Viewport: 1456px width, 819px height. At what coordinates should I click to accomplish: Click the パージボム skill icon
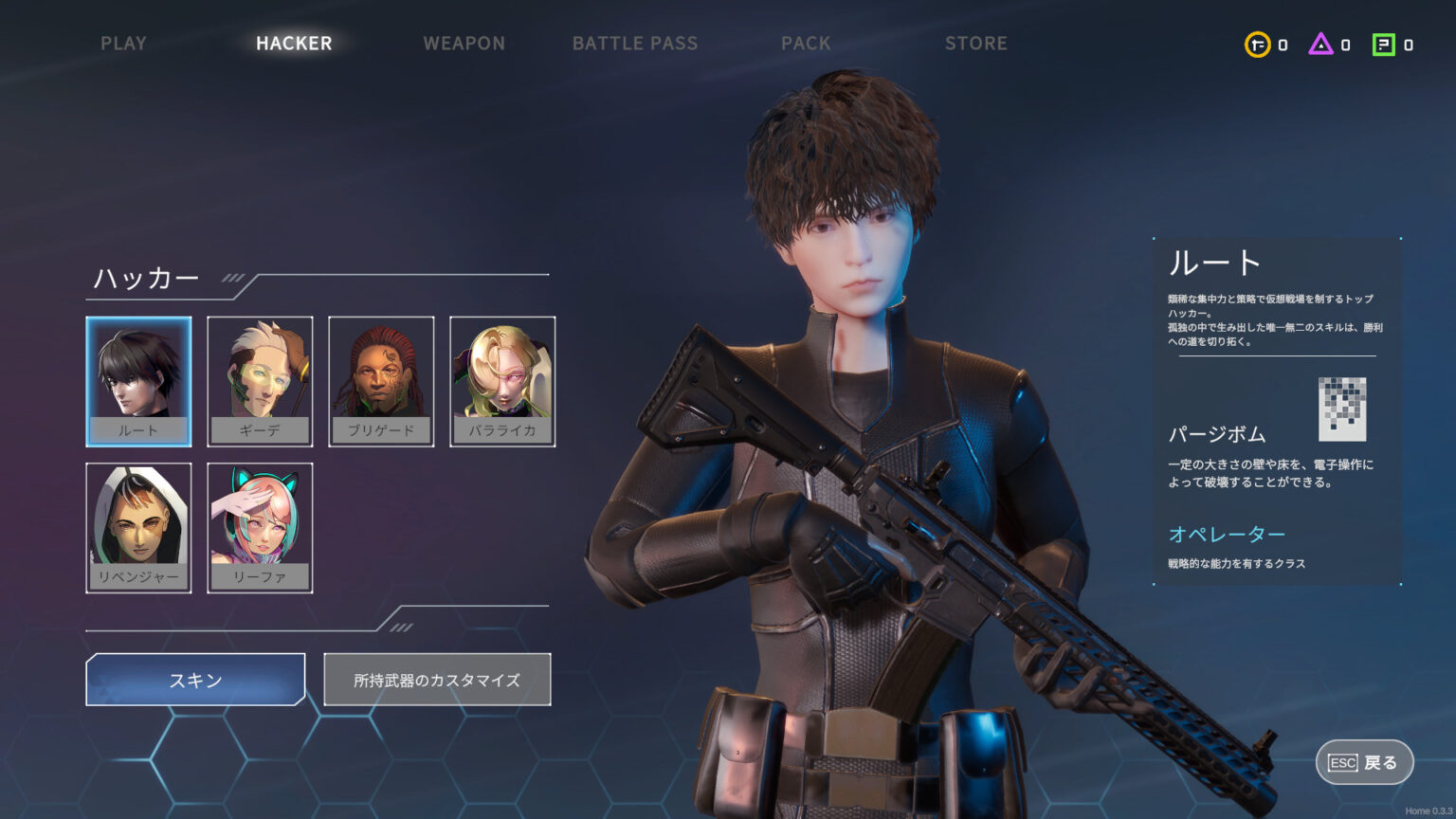point(1342,409)
